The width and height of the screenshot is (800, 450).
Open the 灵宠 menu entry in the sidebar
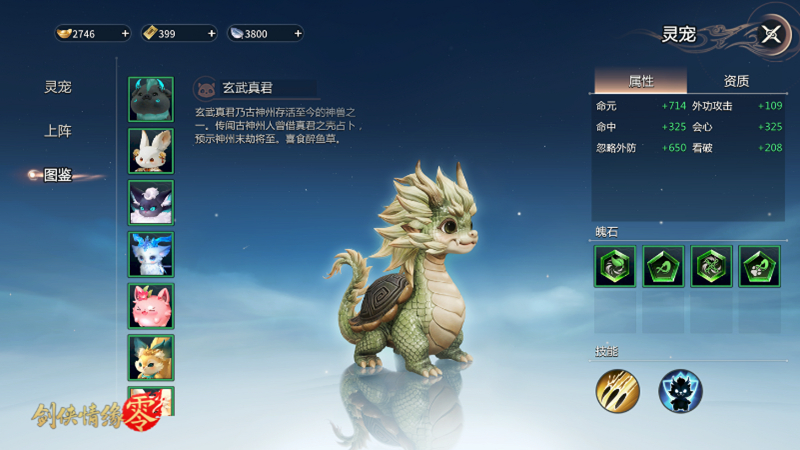pyautogui.click(x=58, y=87)
